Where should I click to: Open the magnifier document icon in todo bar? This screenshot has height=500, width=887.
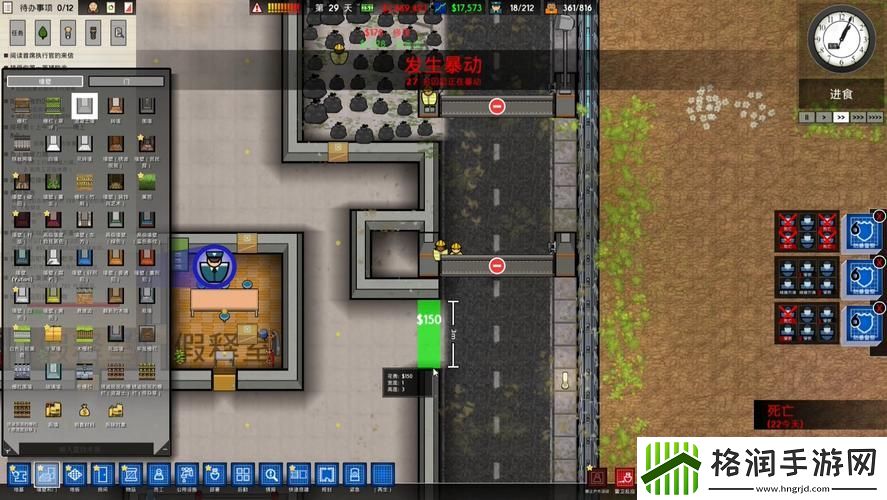tap(119, 31)
